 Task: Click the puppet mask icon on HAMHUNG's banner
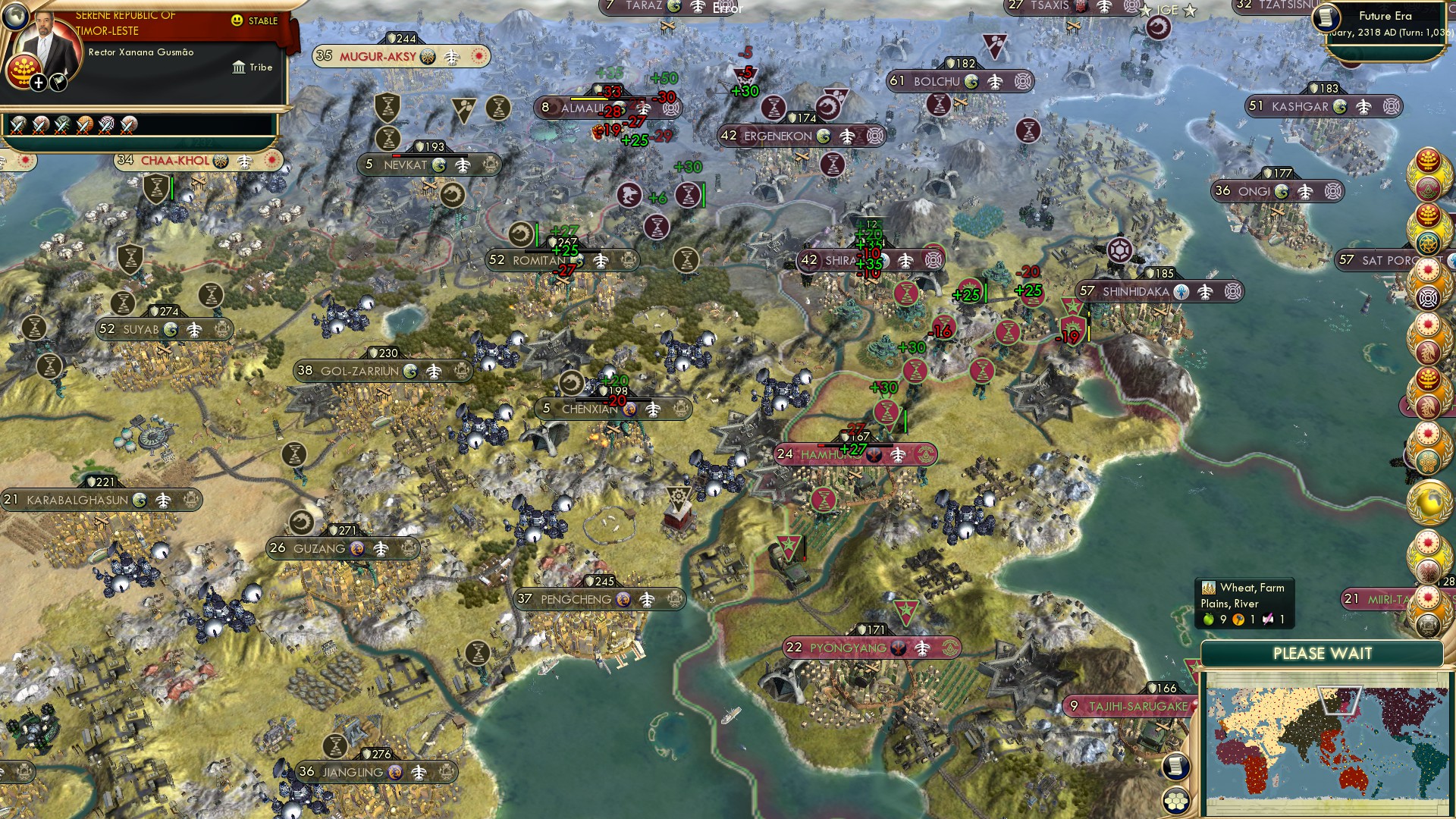coord(874,454)
